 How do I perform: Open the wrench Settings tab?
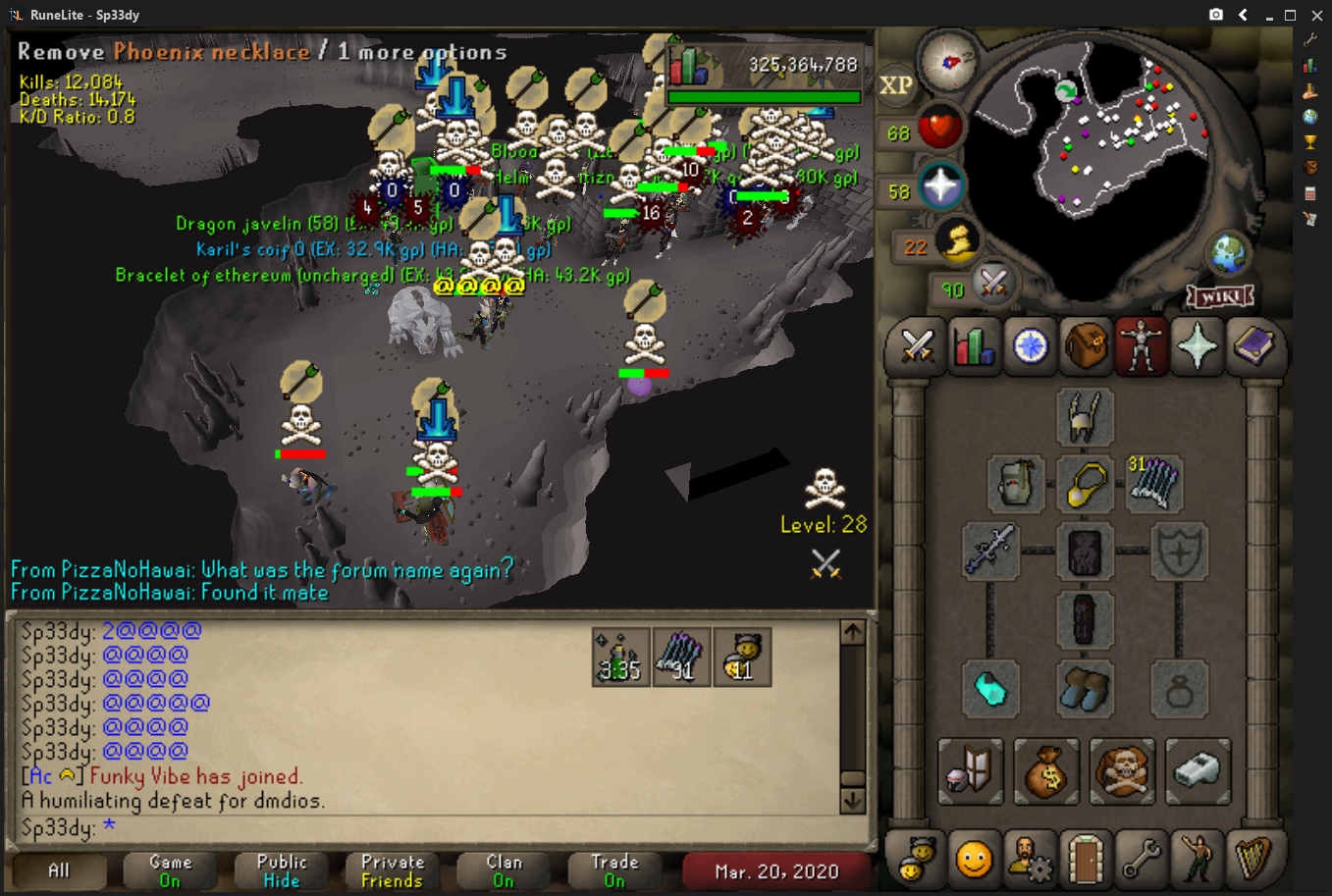coord(1141,860)
